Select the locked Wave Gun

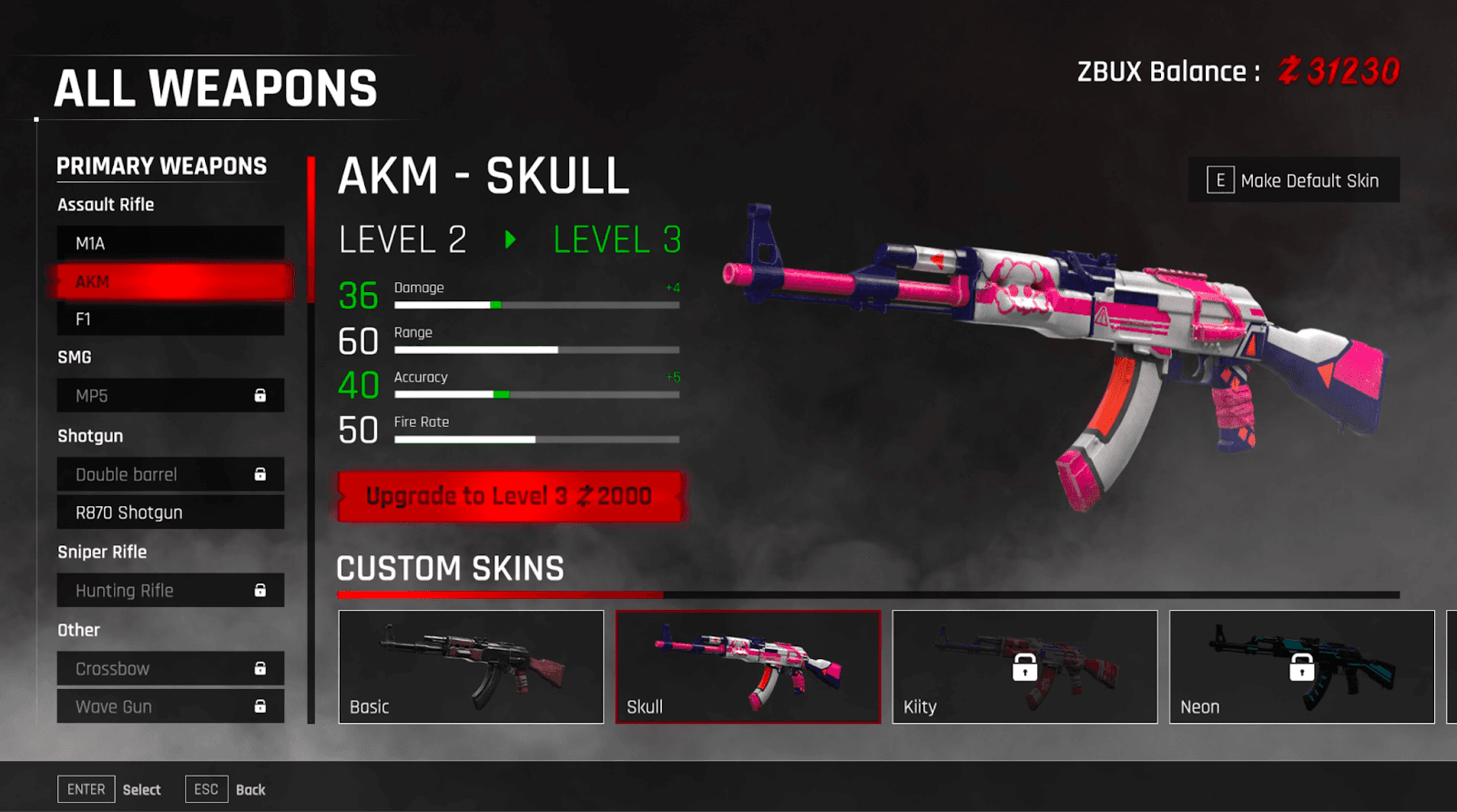point(170,706)
